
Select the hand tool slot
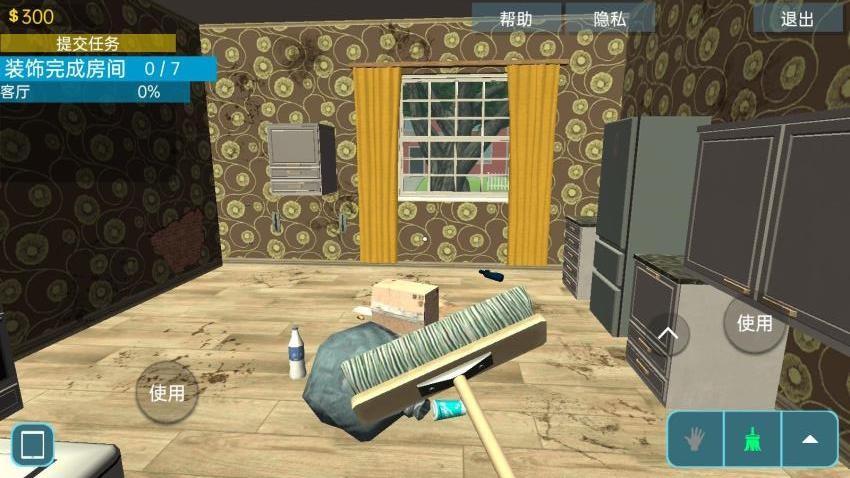pyautogui.click(x=695, y=439)
